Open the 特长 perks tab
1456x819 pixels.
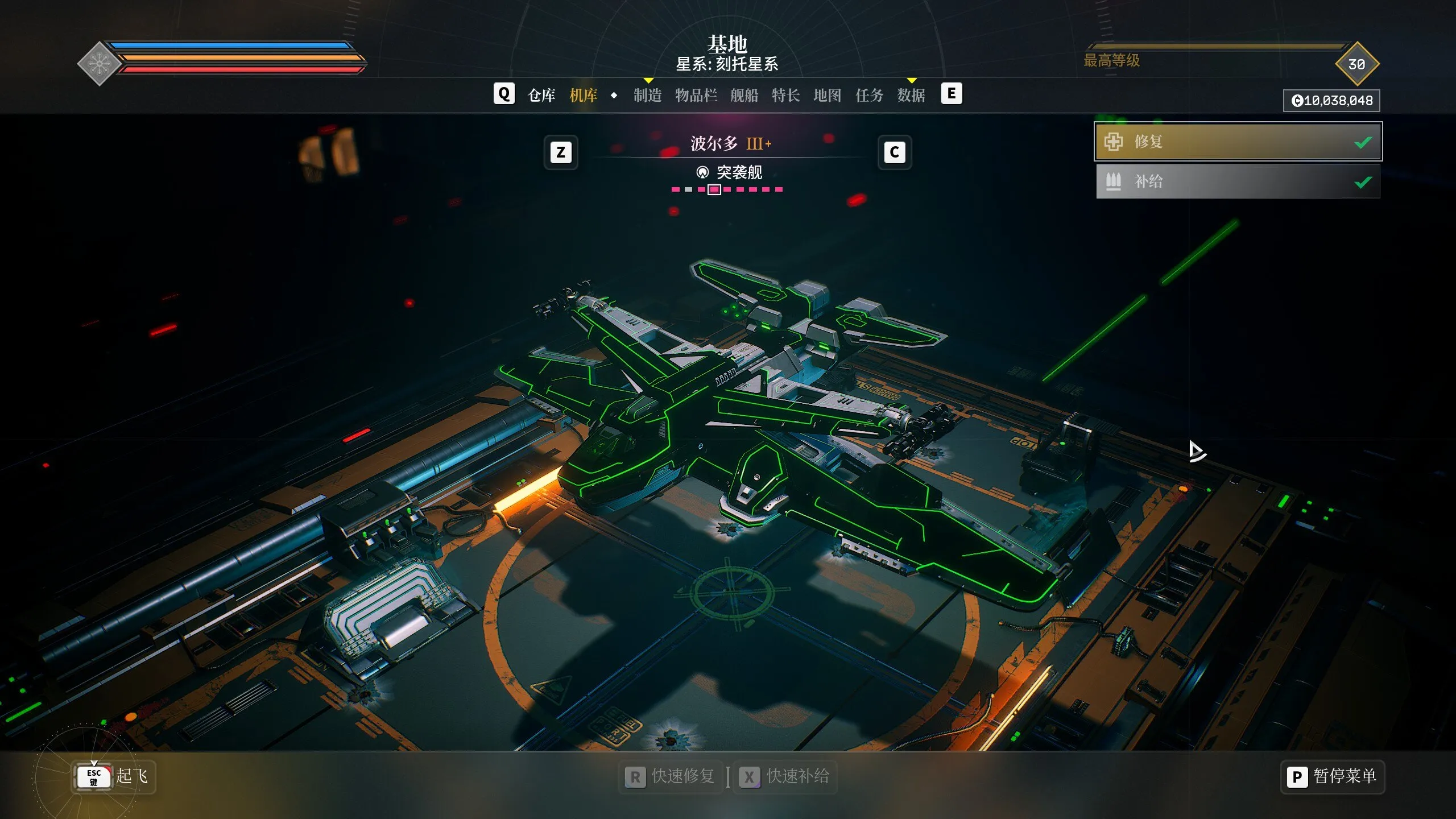click(786, 95)
